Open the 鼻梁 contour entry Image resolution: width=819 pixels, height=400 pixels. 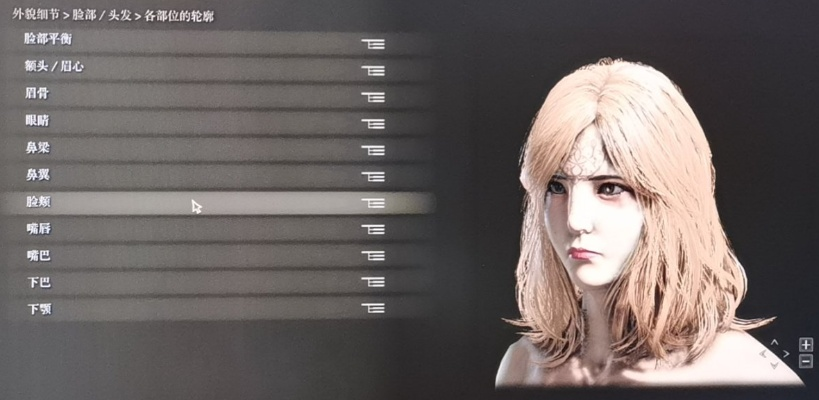click(200, 149)
